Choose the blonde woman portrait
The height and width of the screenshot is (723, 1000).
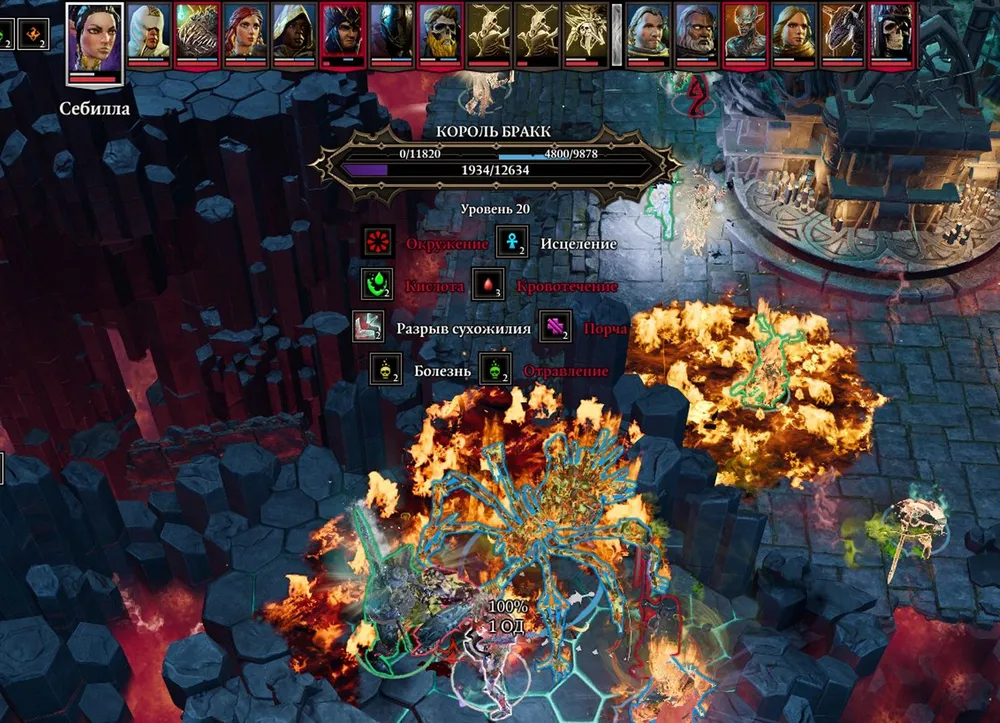click(x=794, y=32)
